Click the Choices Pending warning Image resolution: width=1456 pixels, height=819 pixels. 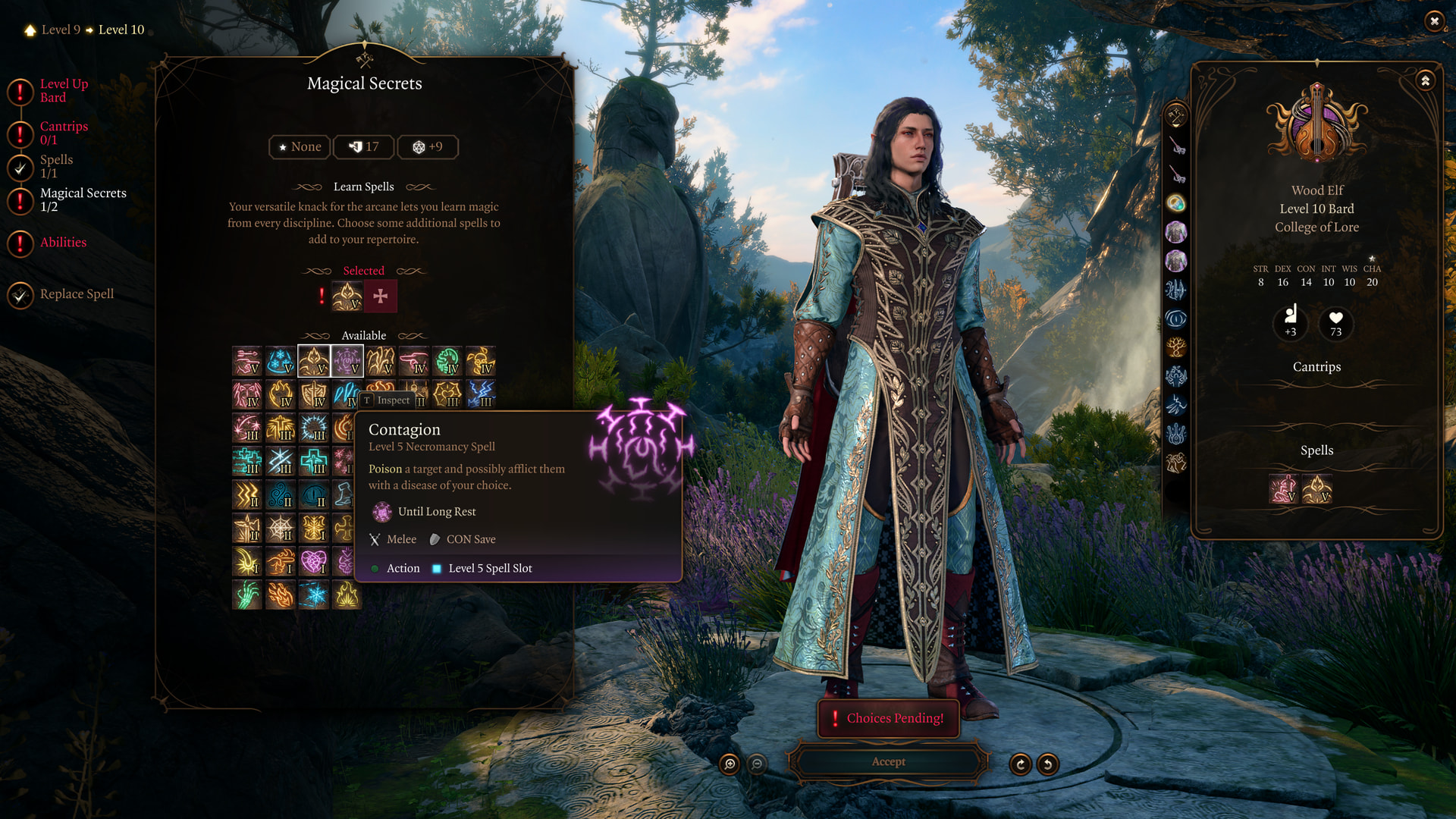click(888, 718)
